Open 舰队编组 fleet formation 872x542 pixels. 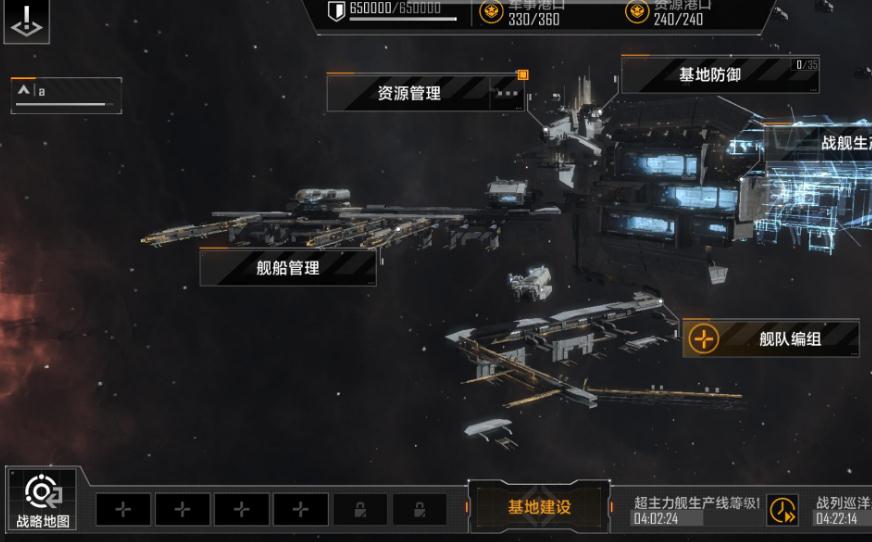[771, 339]
